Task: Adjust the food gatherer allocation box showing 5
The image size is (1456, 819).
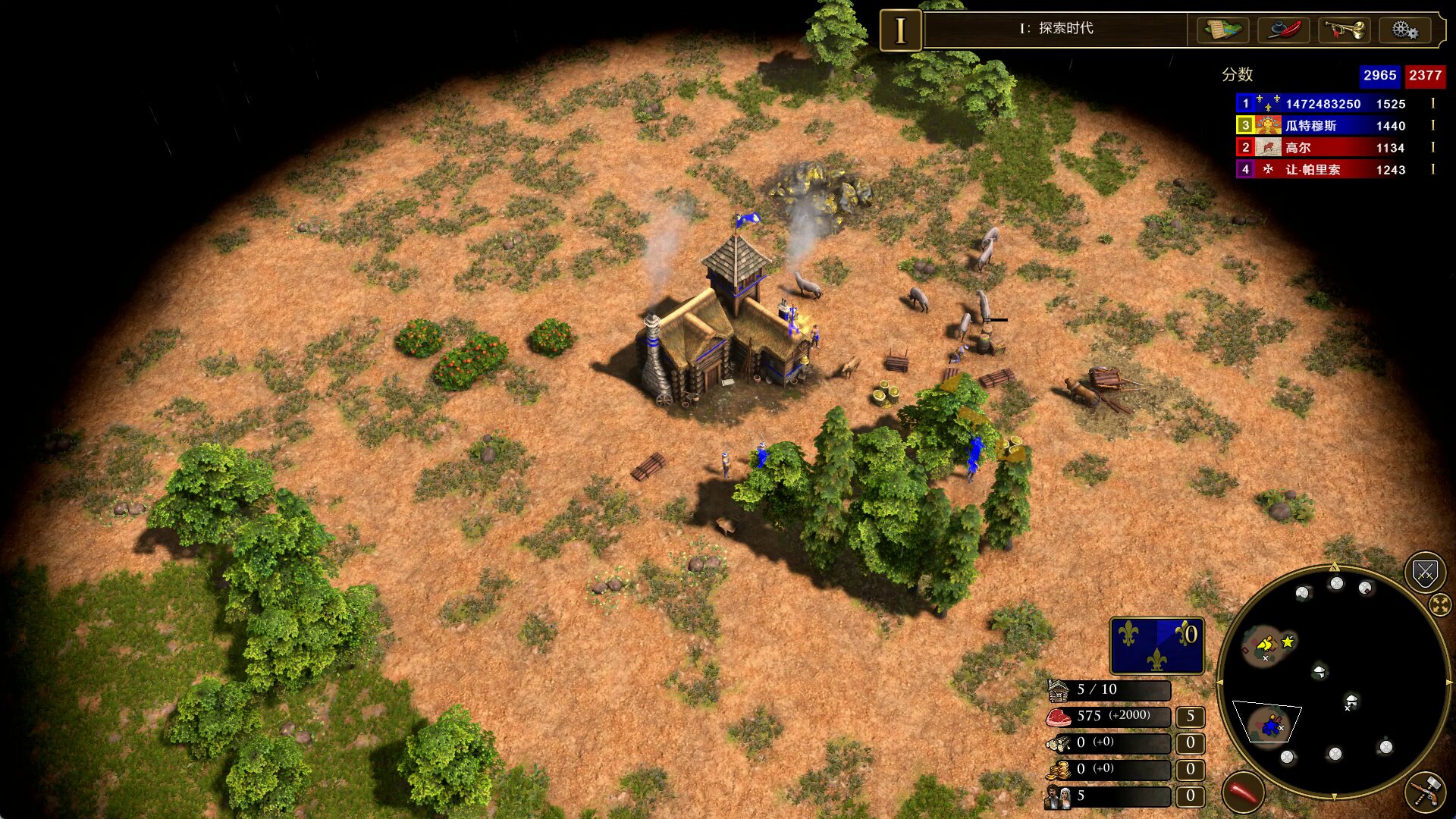Action: [1191, 717]
